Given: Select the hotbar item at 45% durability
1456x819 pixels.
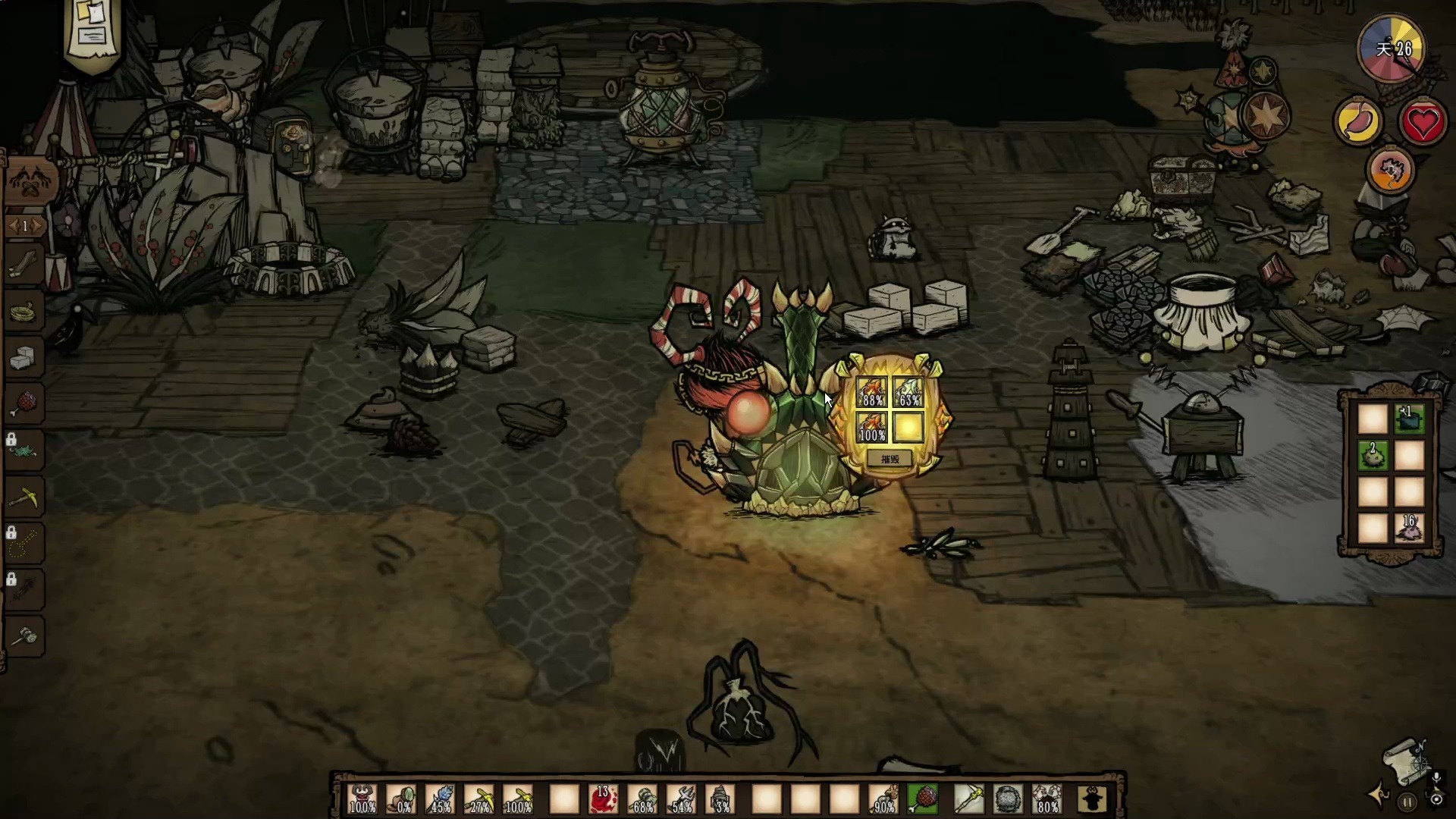Looking at the screenshot, I should [441, 799].
